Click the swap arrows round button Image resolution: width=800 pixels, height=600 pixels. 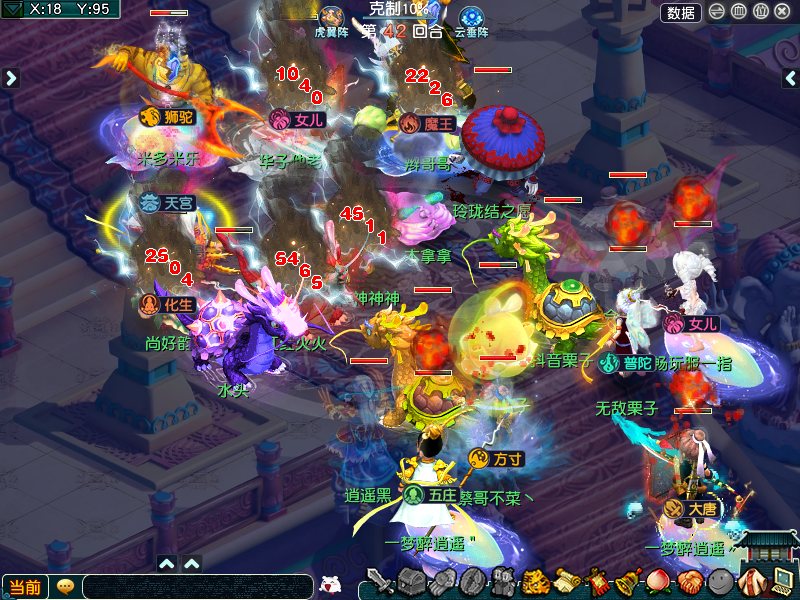click(717, 11)
